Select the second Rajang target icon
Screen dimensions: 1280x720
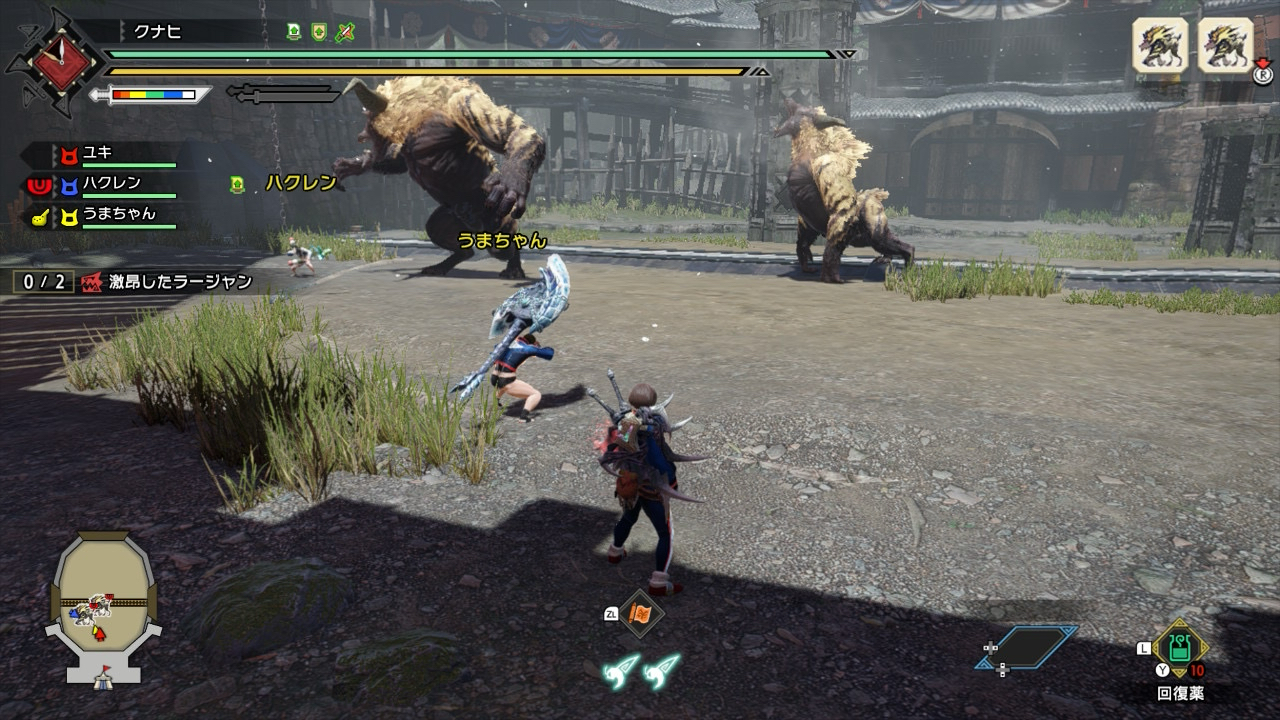coord(1225,45)
